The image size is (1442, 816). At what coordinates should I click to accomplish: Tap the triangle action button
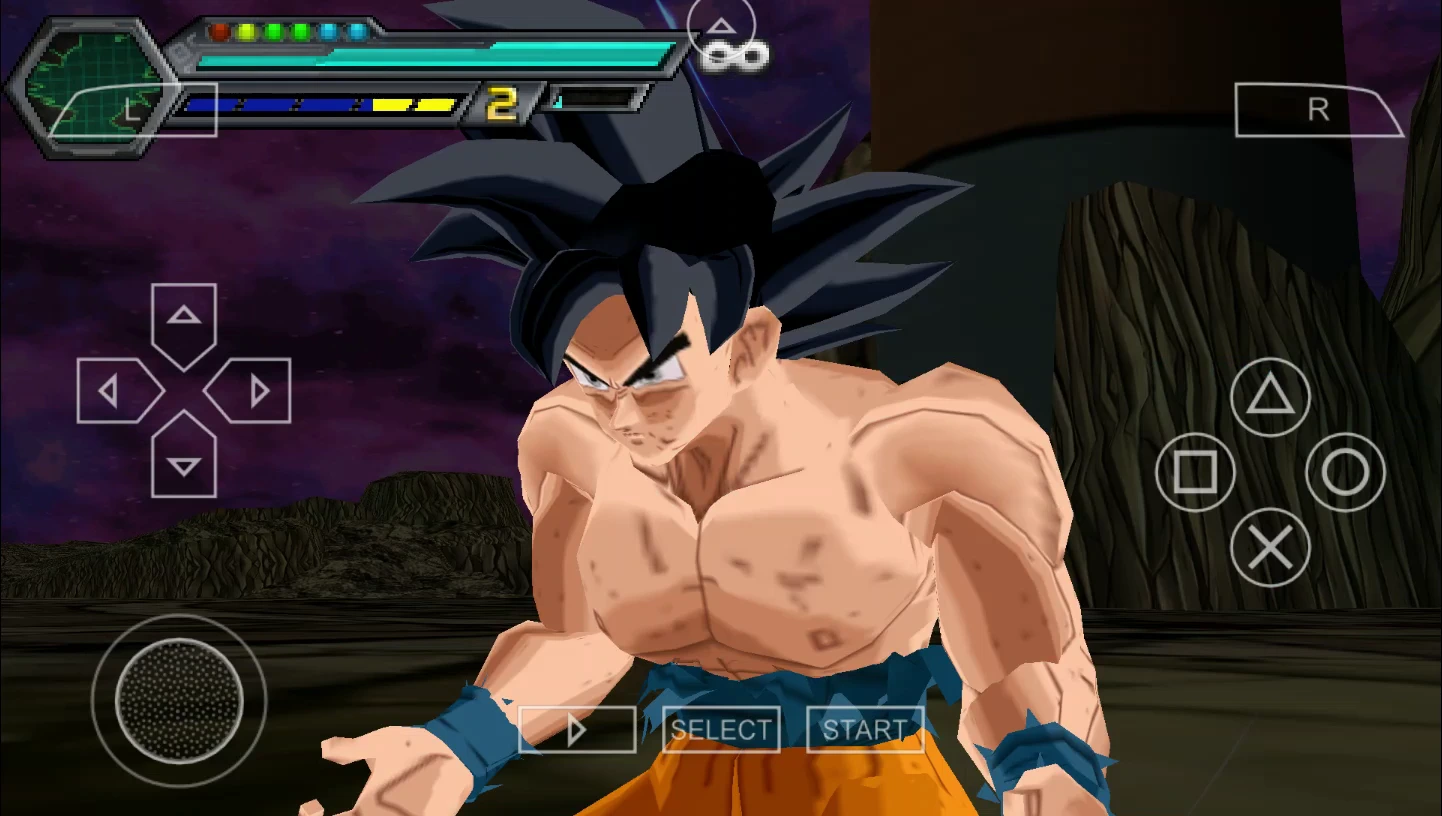tap(1270, 397)
